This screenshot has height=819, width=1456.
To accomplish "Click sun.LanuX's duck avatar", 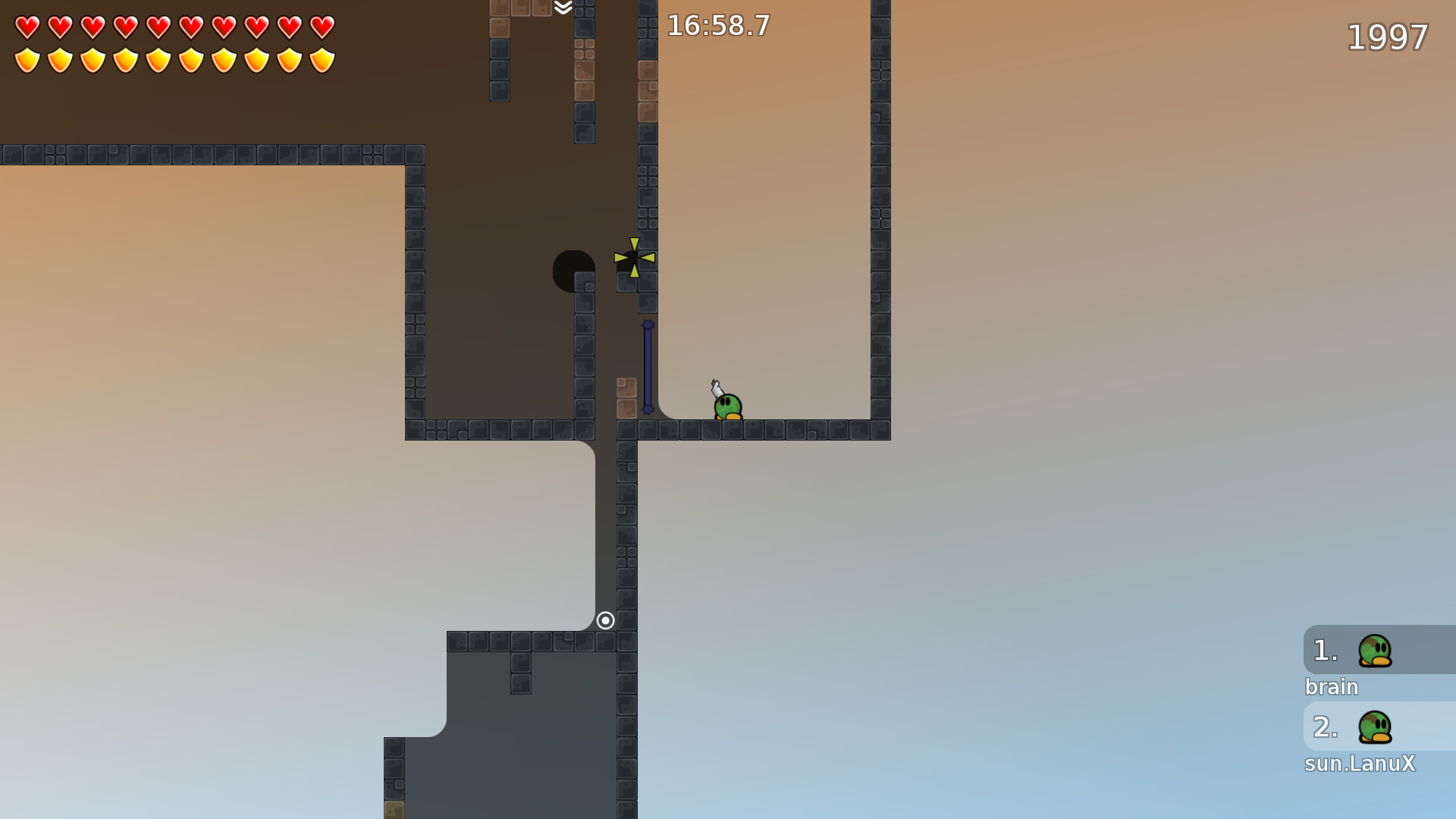I will click(x=1374, y=727).
